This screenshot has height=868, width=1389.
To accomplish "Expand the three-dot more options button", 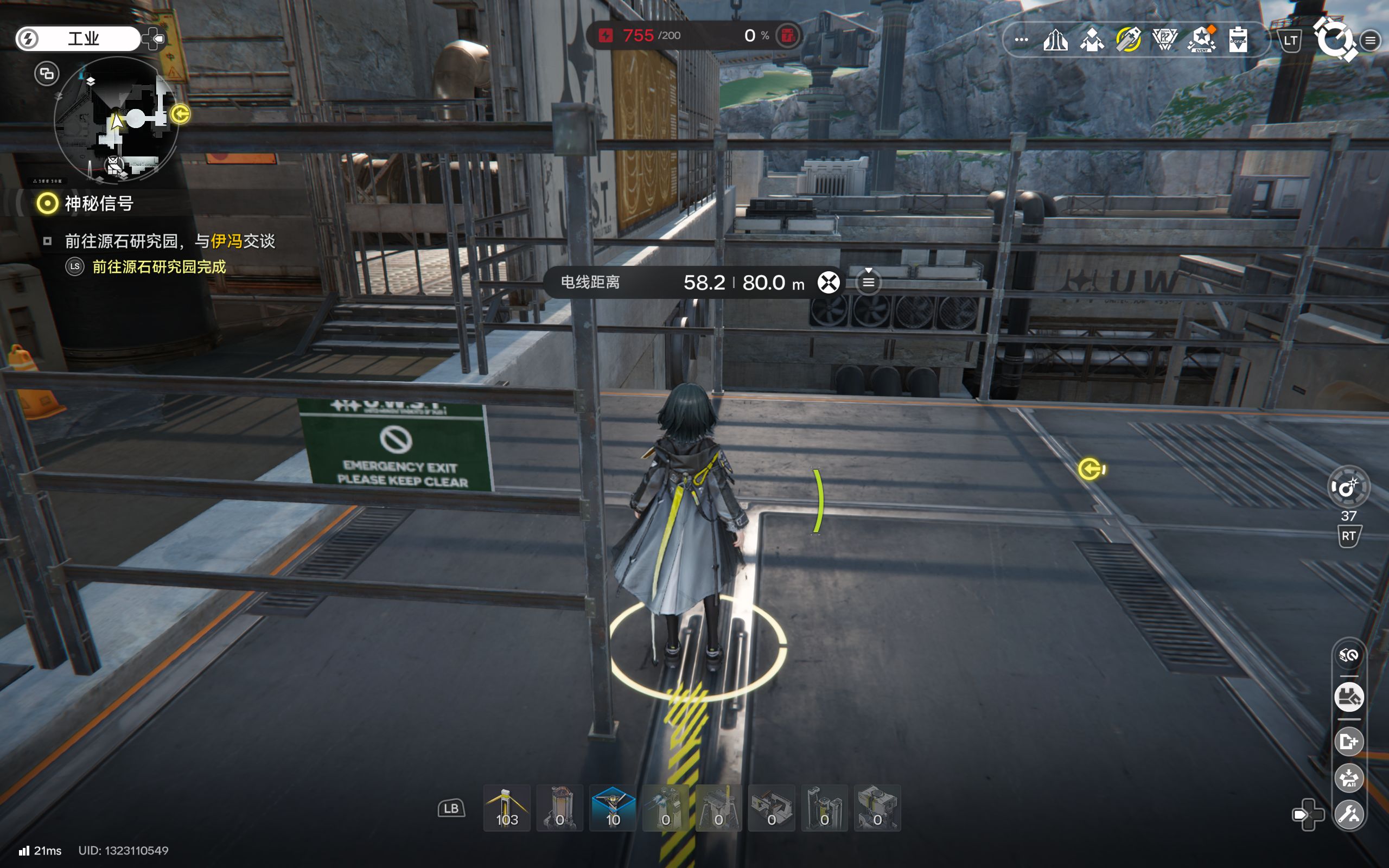I will pyautogui.click(x=1021, y=40).
